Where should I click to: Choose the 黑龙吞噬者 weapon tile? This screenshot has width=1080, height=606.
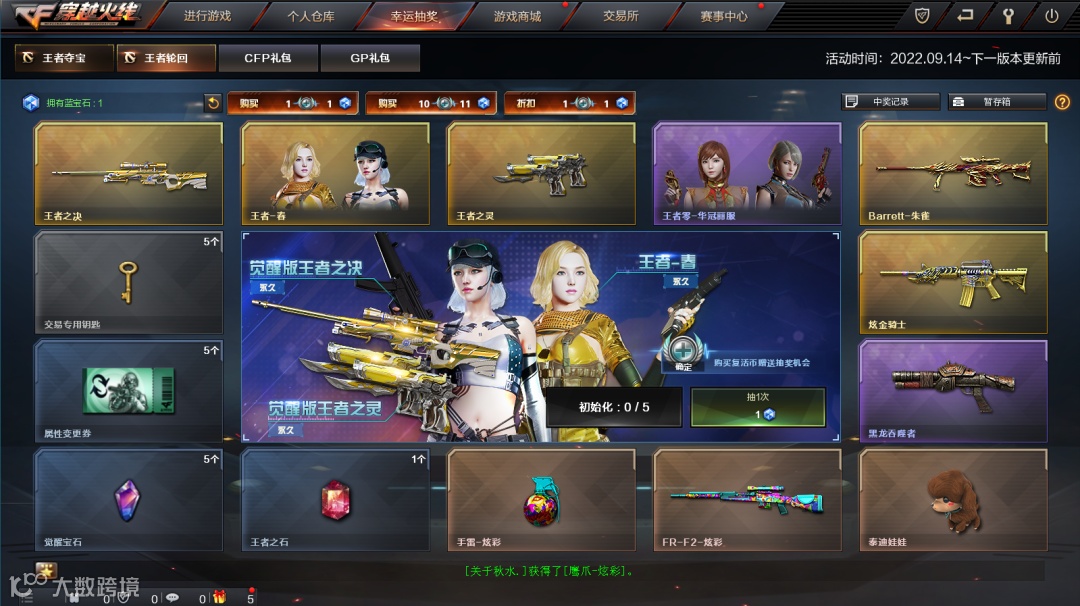(953, 391)
